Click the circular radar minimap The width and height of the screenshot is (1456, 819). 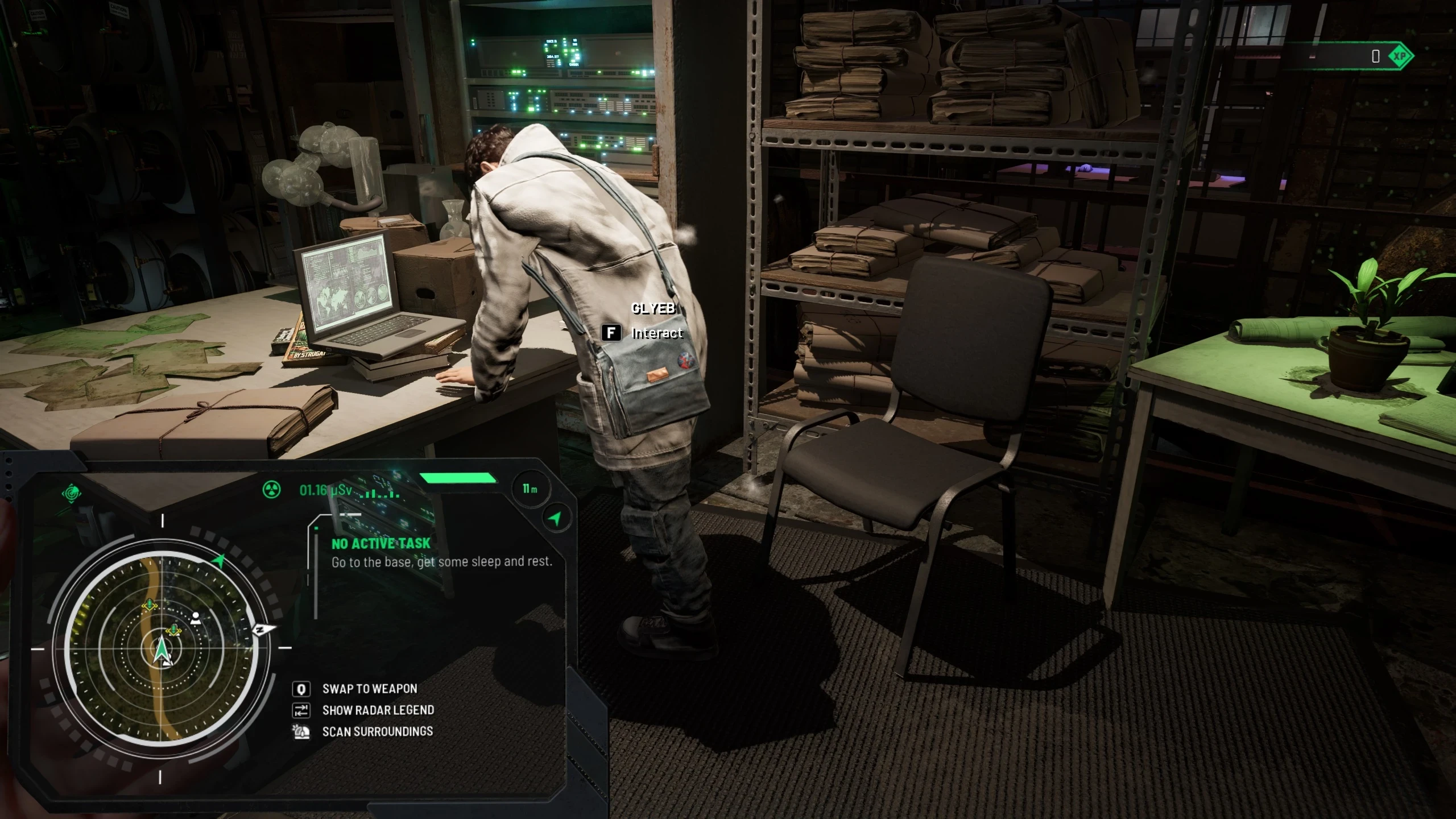162,647
